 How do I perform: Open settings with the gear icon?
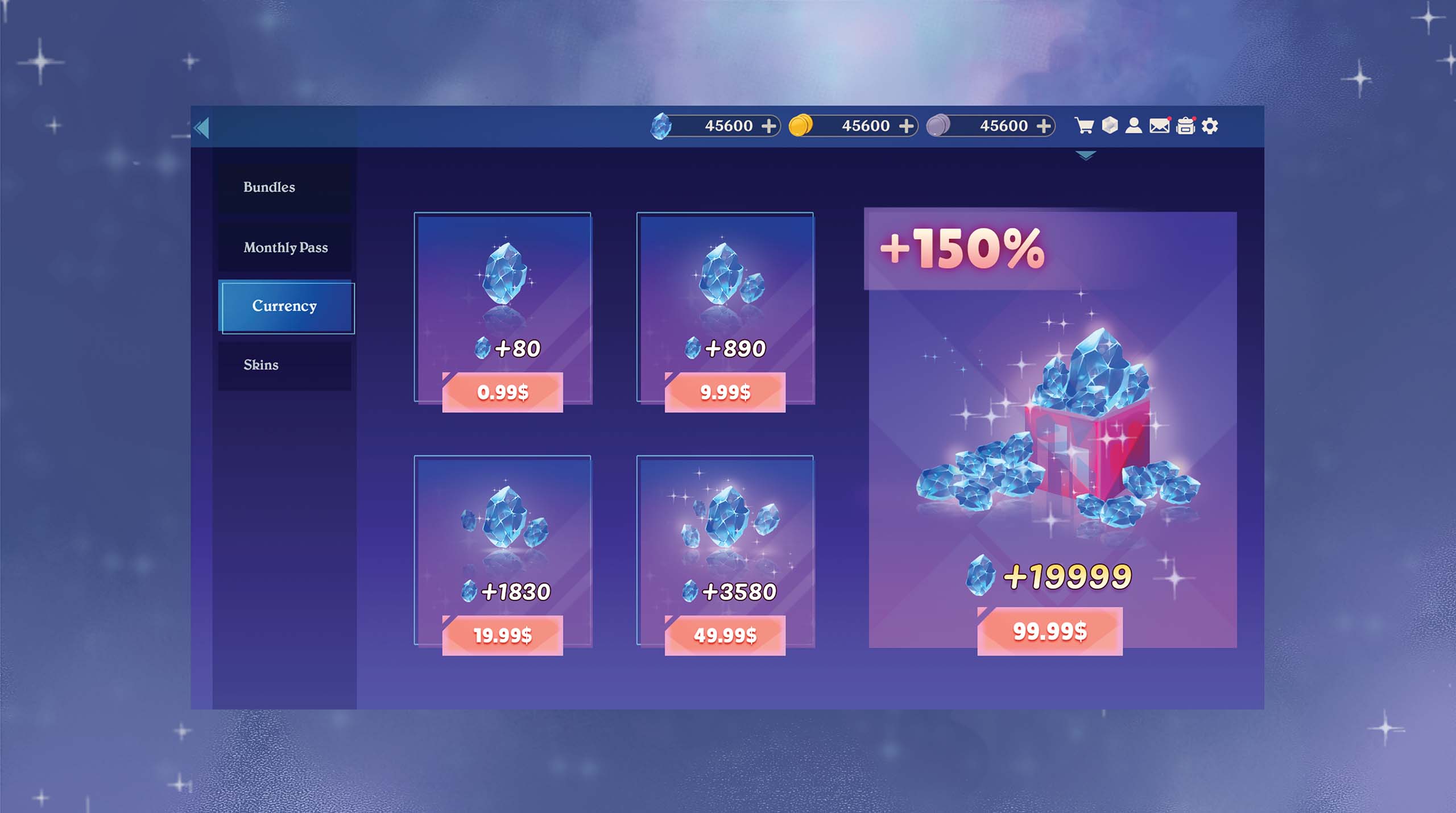pyautogui.click(x=1210, y=126)
